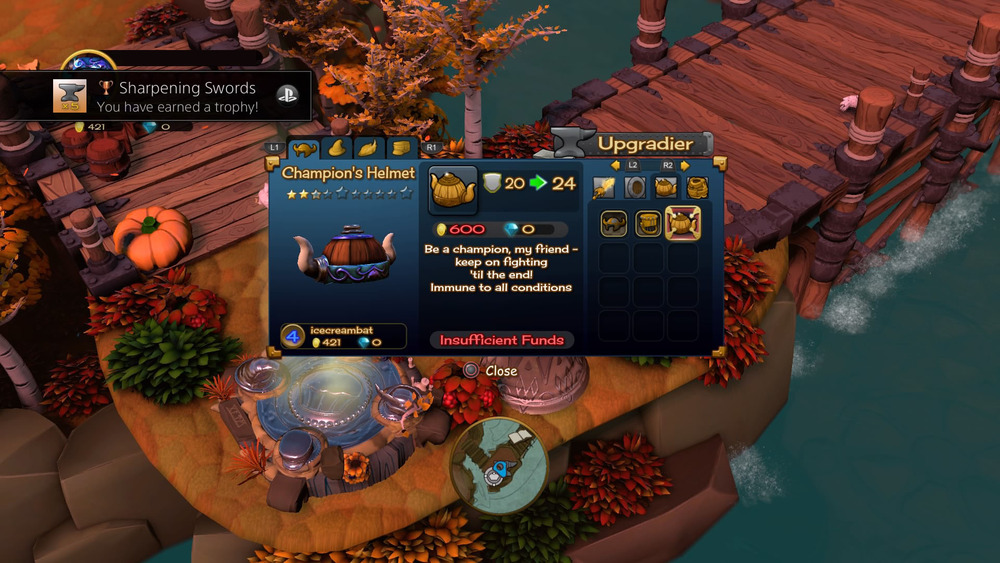Choose the teapot helmet upgrade category

click(x=665, y=187)
